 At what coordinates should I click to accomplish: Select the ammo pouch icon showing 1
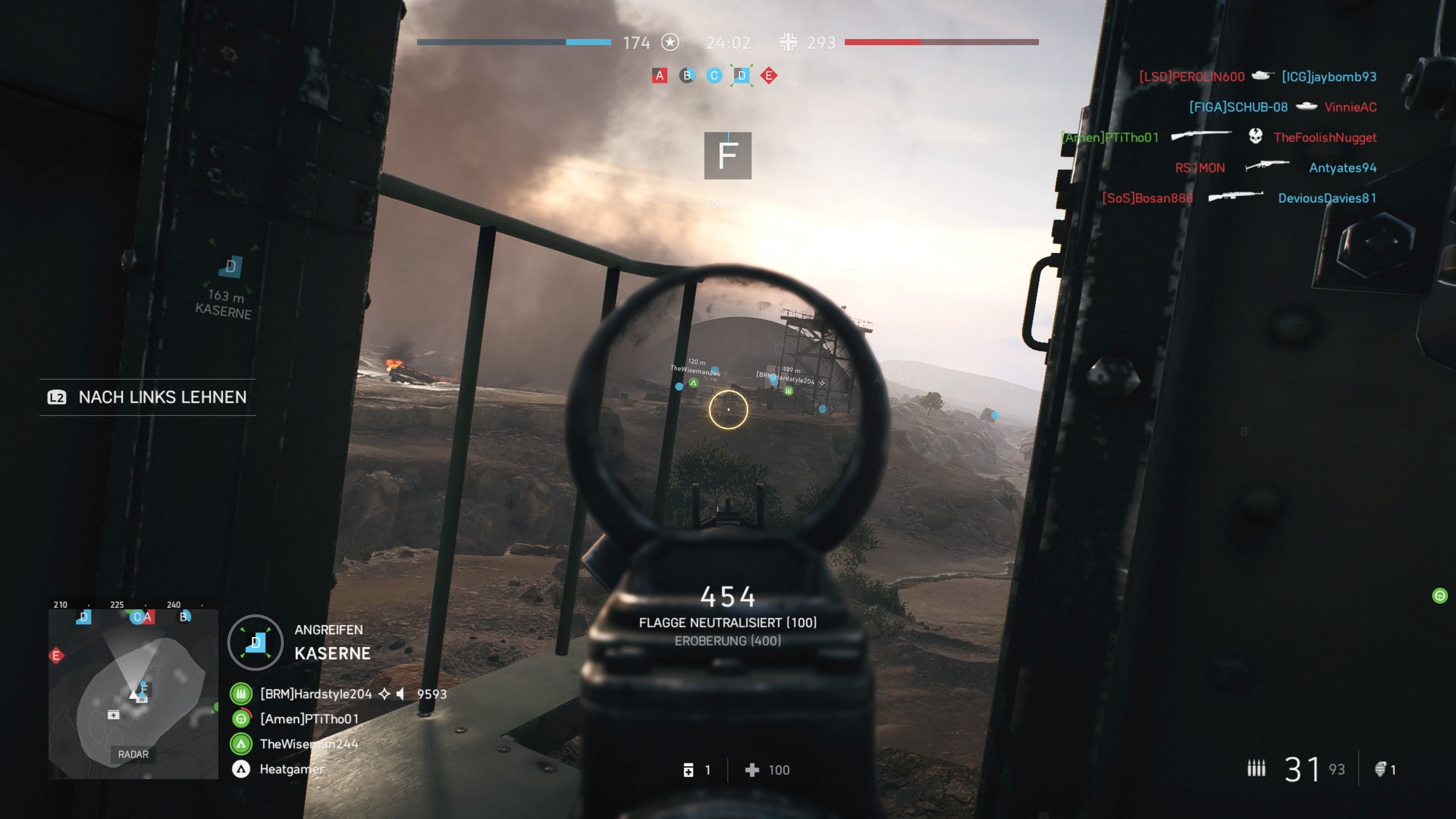pyautogui.click(x=689, y=770)
